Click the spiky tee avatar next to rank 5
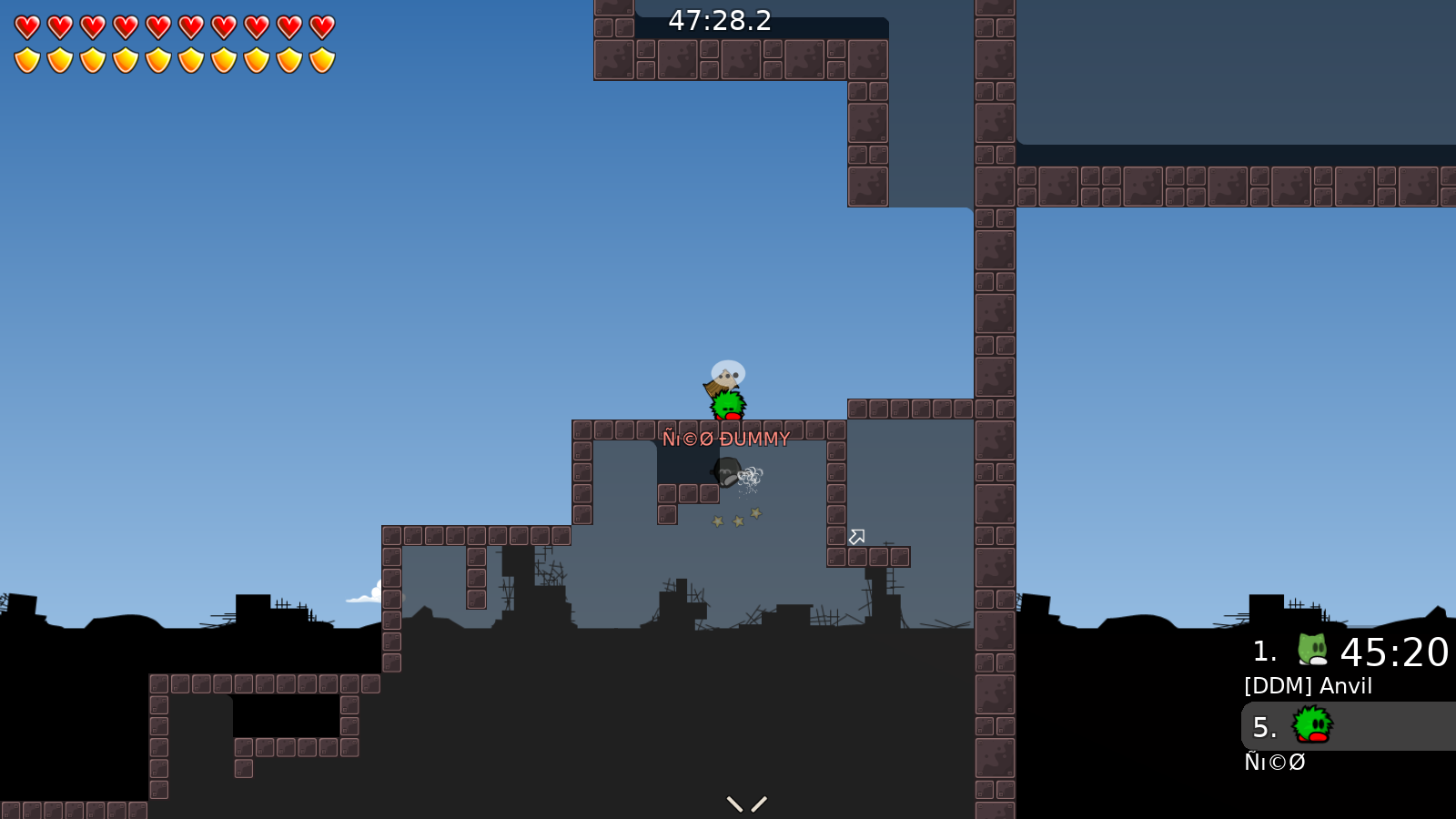The image size is (1456, 819). [x=1310, y=727]
